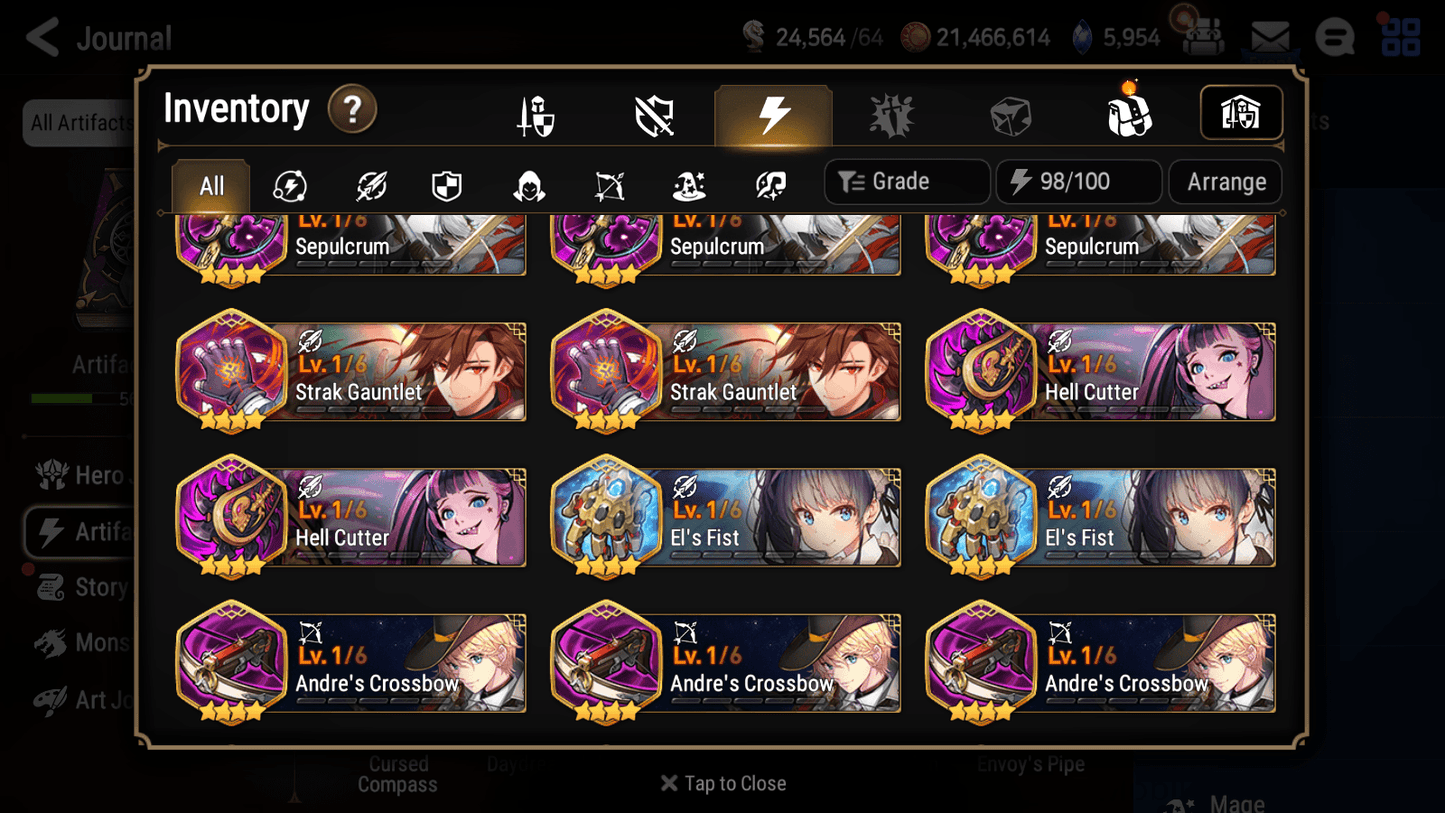Open the Inventory help question mark

tap(352, 110)
